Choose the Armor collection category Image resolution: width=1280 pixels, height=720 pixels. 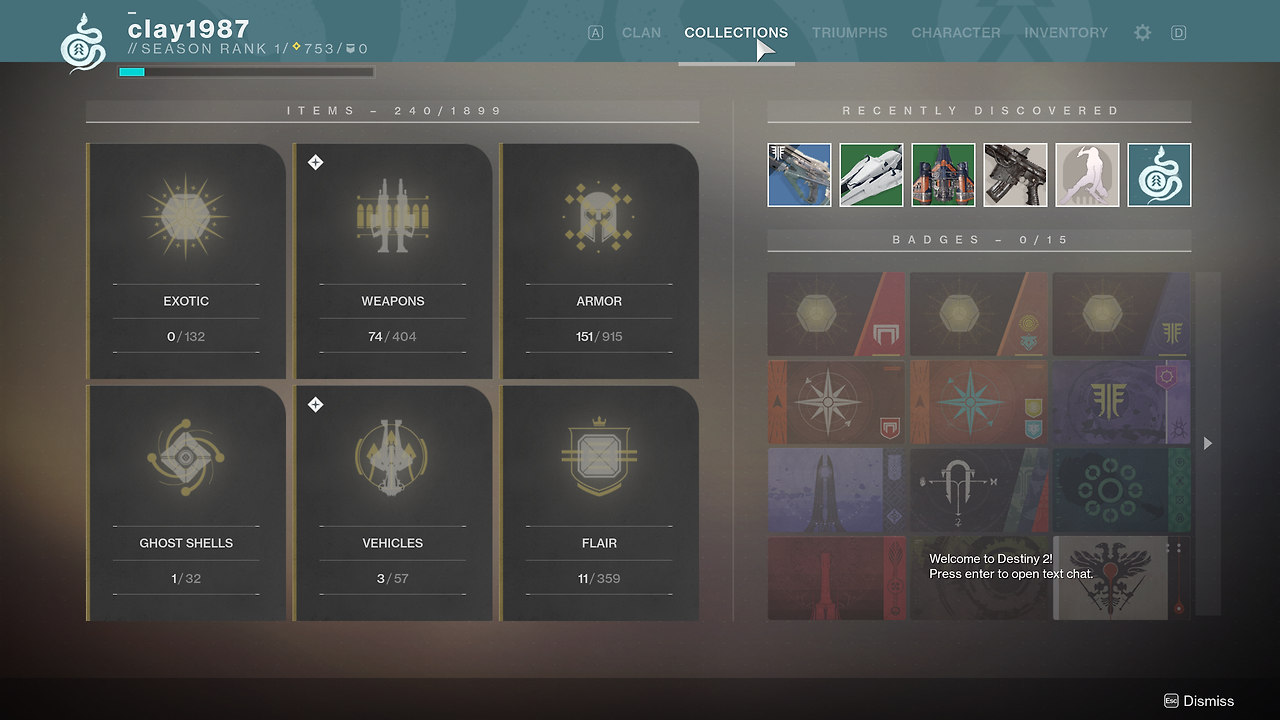tap(599, 262)
